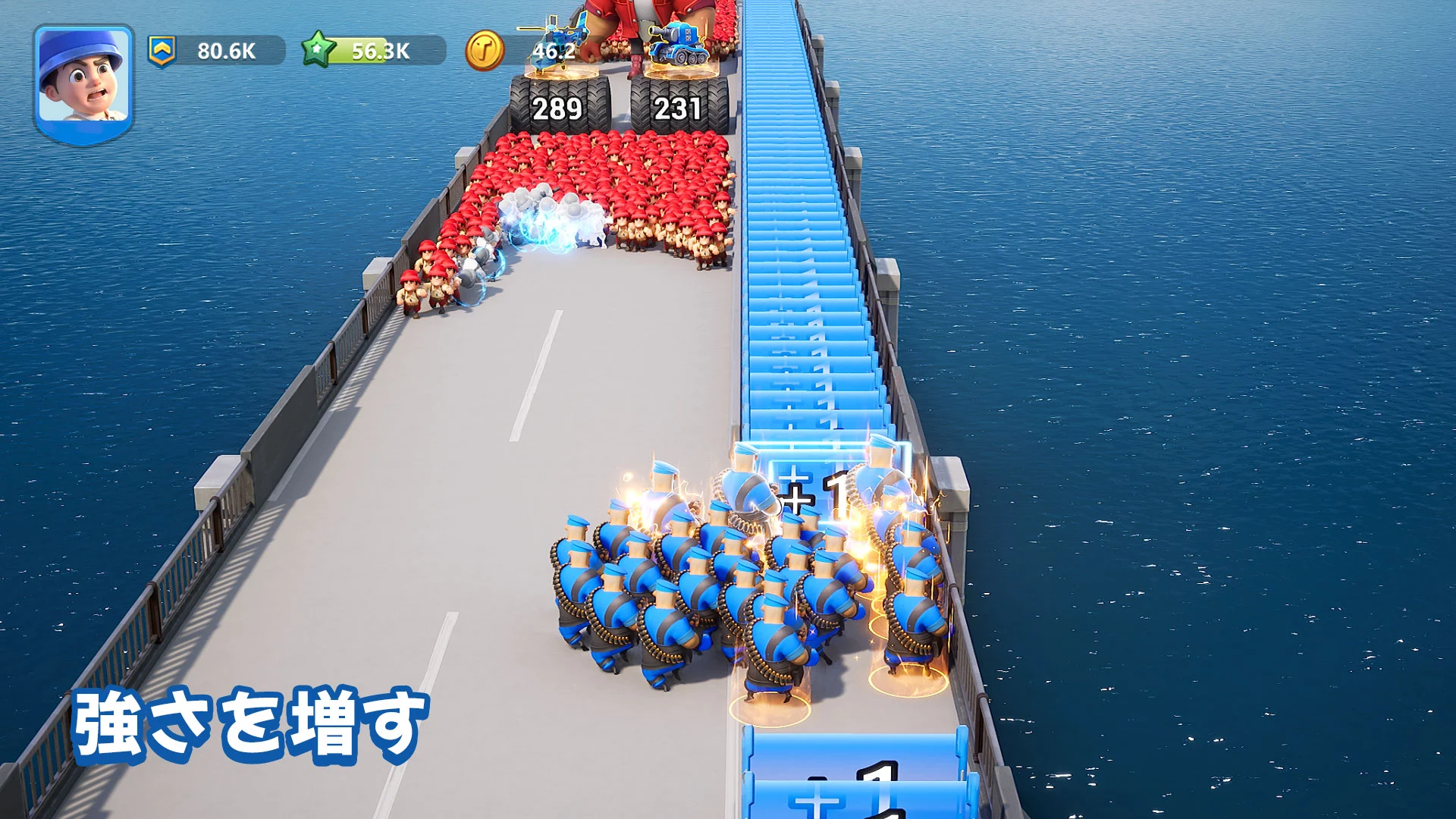The image size is (1456, 819).
Task: Tap the gold coin currency icon
Action: 484,51
